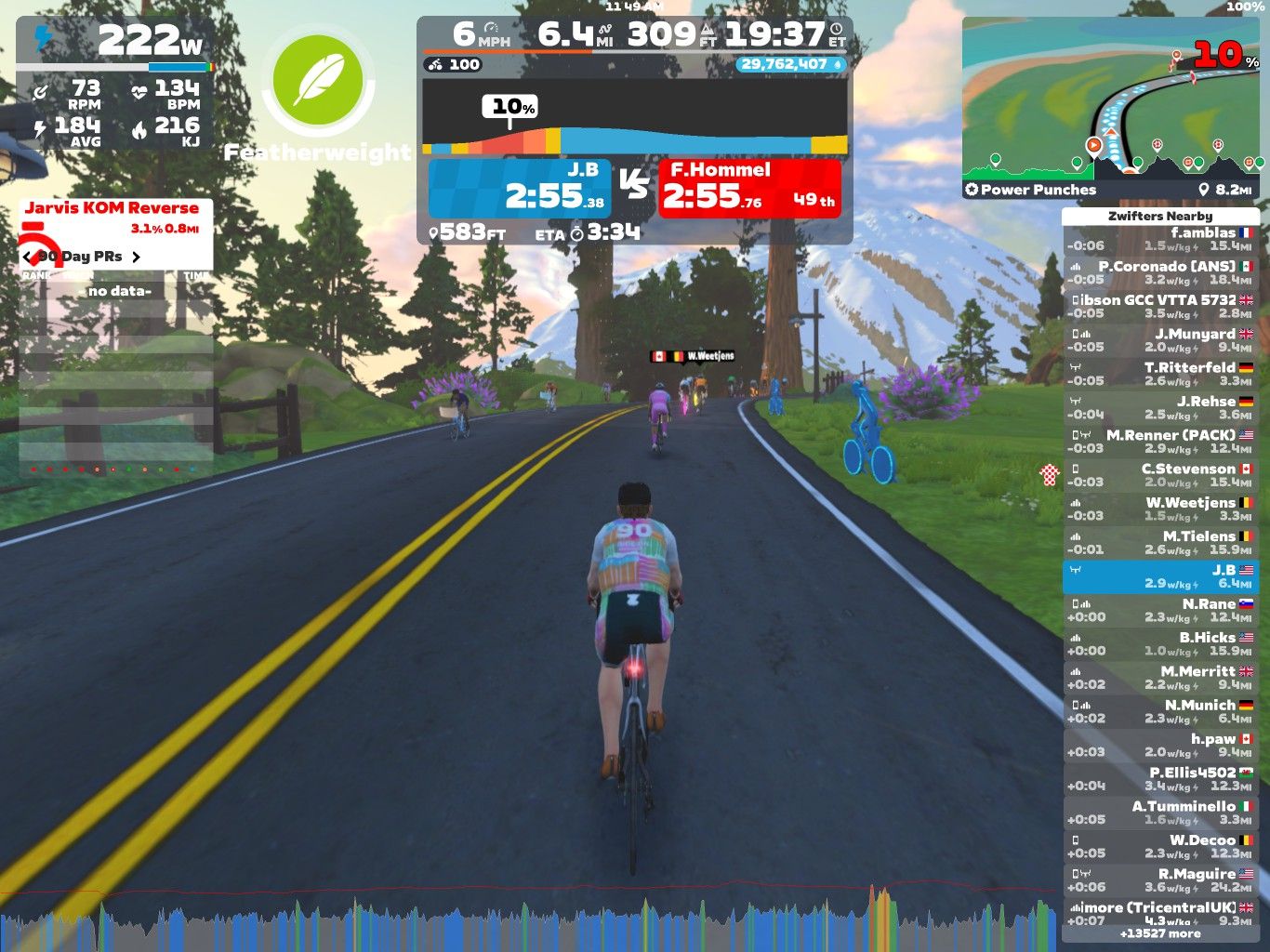Go to previous leaderboard with left arrow
Image resolution: width=1270 pixels, height=952 pixels.
(x=28, y=257)
